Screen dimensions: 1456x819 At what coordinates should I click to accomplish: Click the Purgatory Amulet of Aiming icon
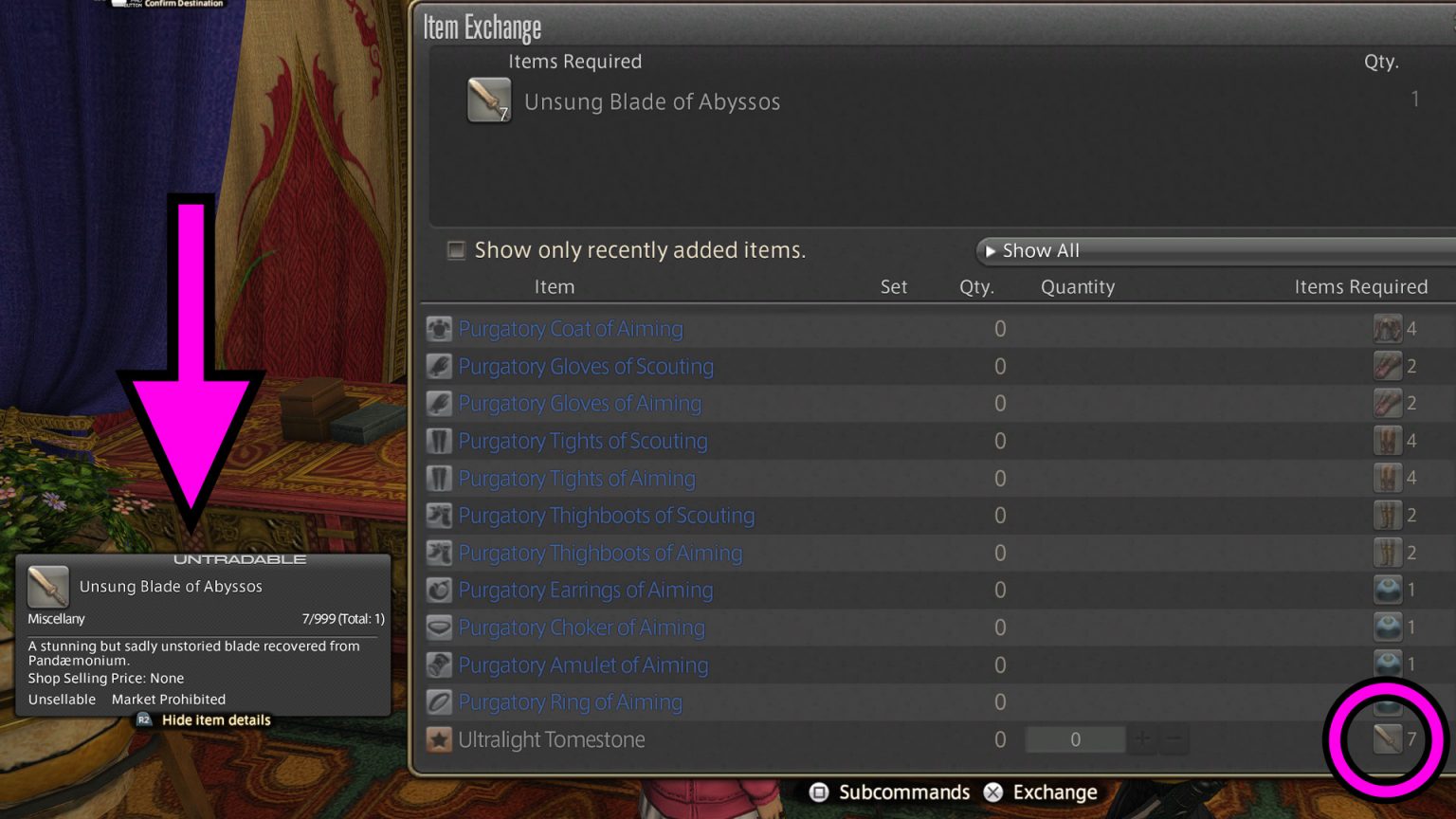438,664
